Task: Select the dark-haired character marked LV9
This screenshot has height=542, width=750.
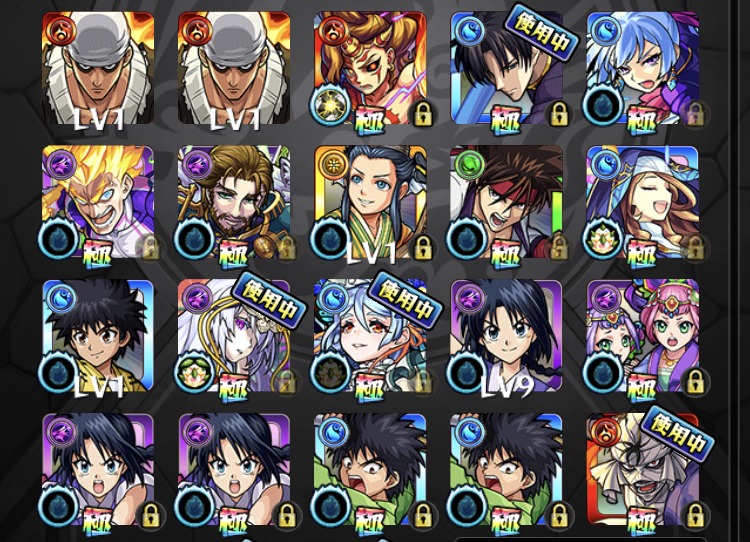Action: click(x=506, y=336)
